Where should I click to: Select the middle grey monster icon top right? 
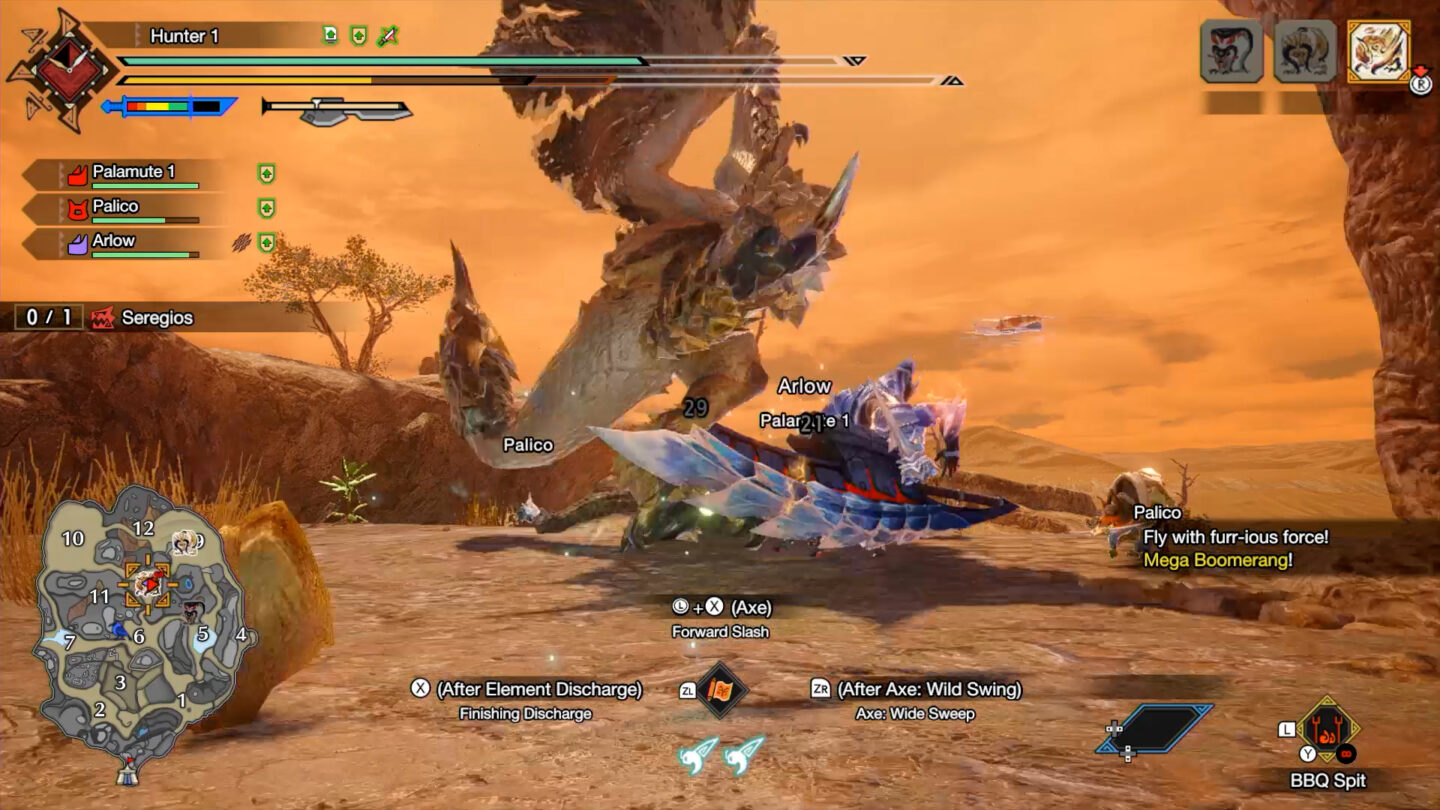1305,51
